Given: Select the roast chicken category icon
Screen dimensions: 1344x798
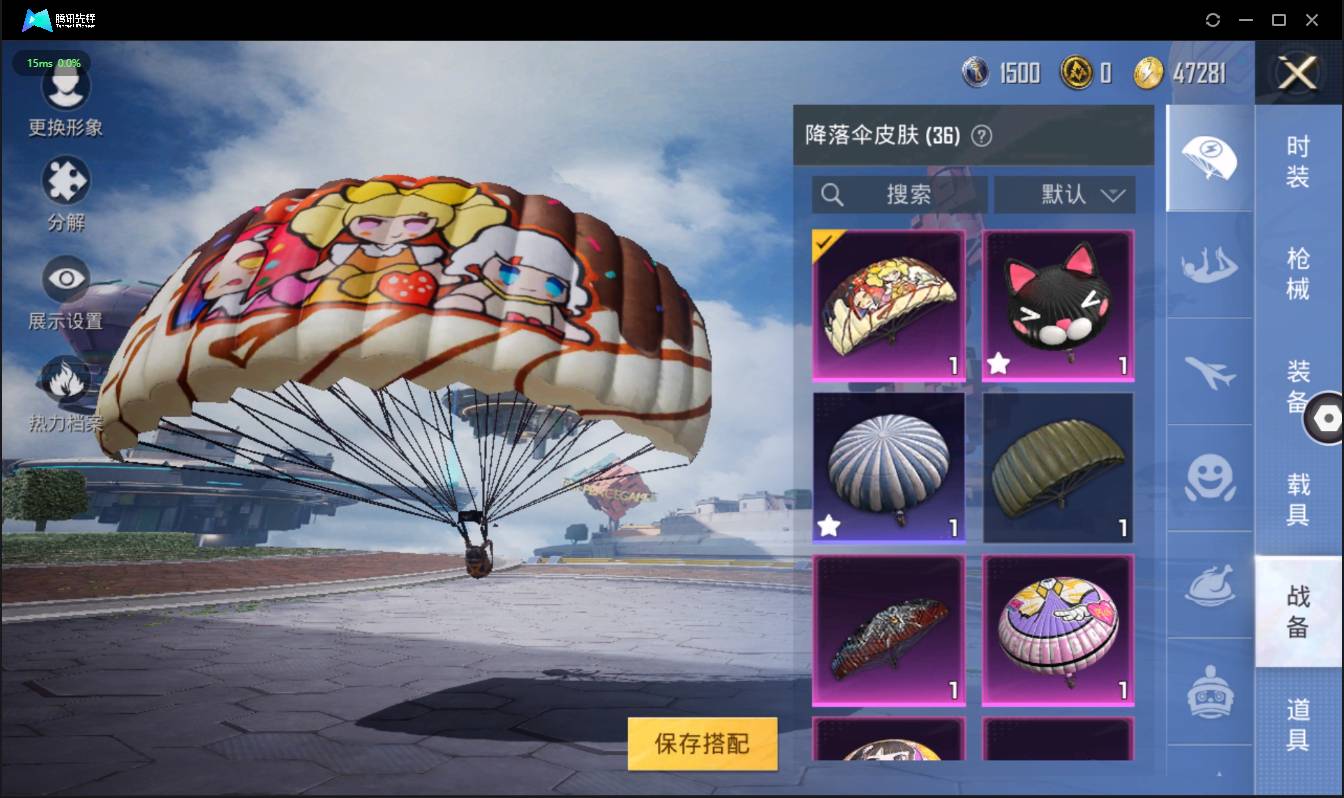Looking at the screenshot, I should [1209, 587].
